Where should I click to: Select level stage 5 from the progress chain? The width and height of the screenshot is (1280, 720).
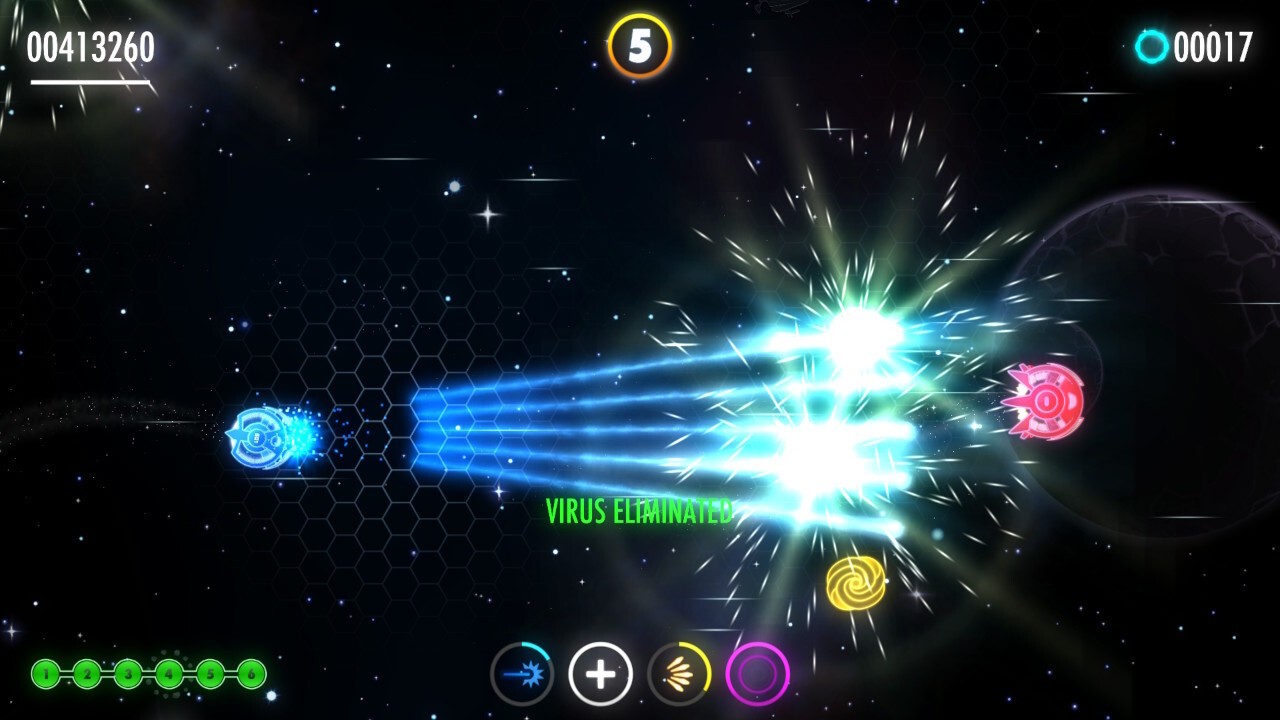tap(211, 674)
